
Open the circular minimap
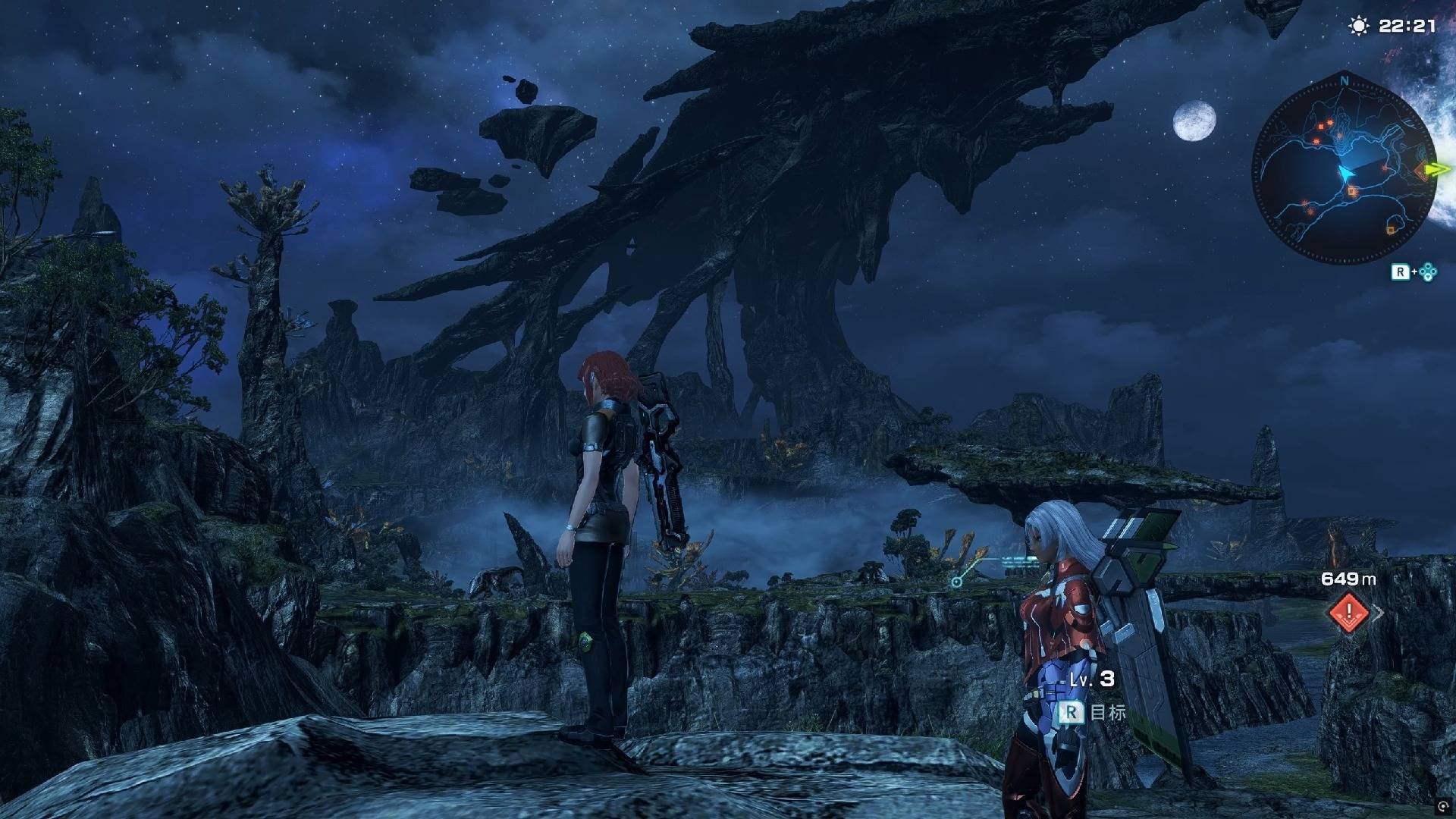[1344, 173]
